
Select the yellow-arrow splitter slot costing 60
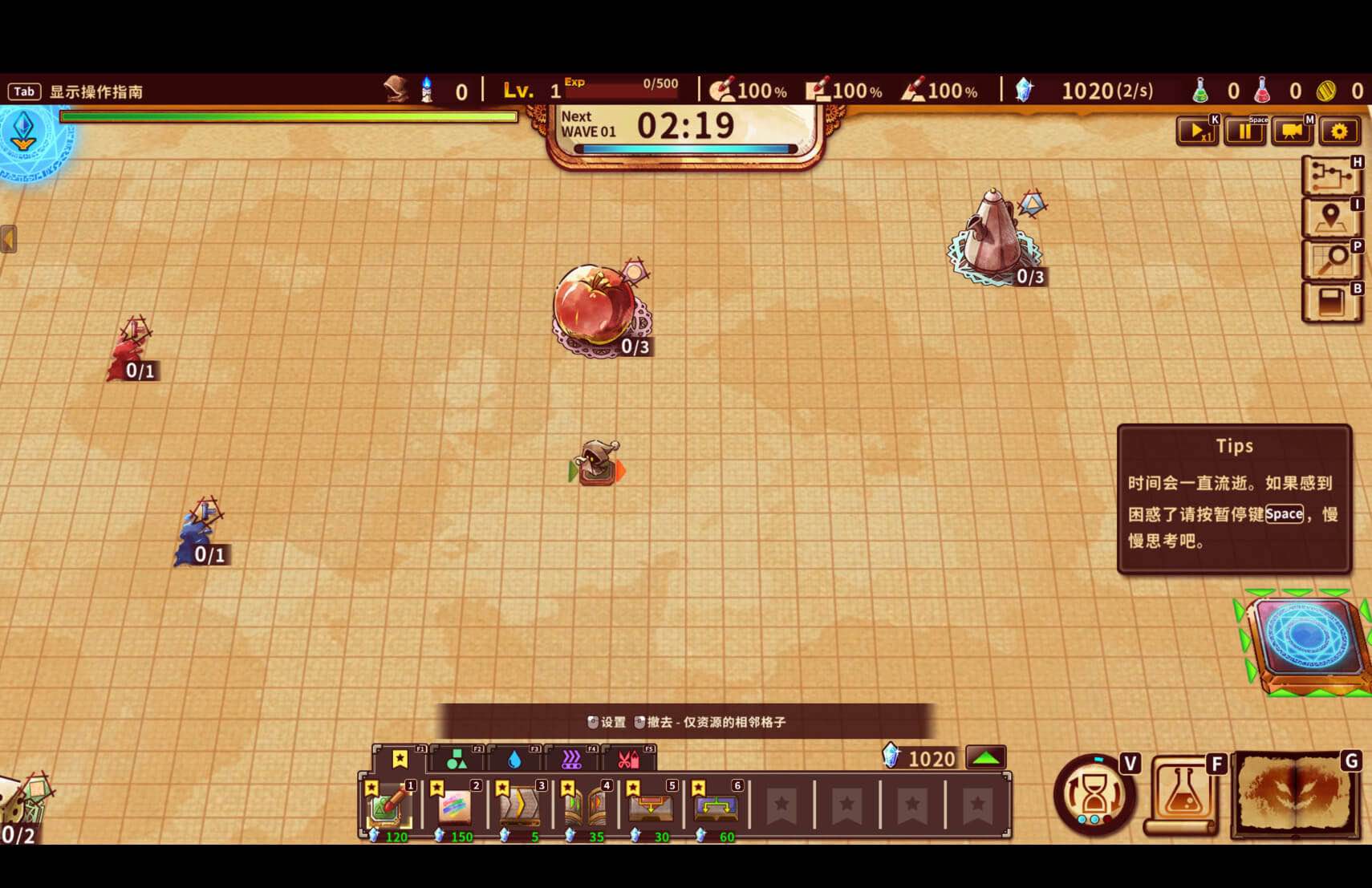tap(716, 806)
